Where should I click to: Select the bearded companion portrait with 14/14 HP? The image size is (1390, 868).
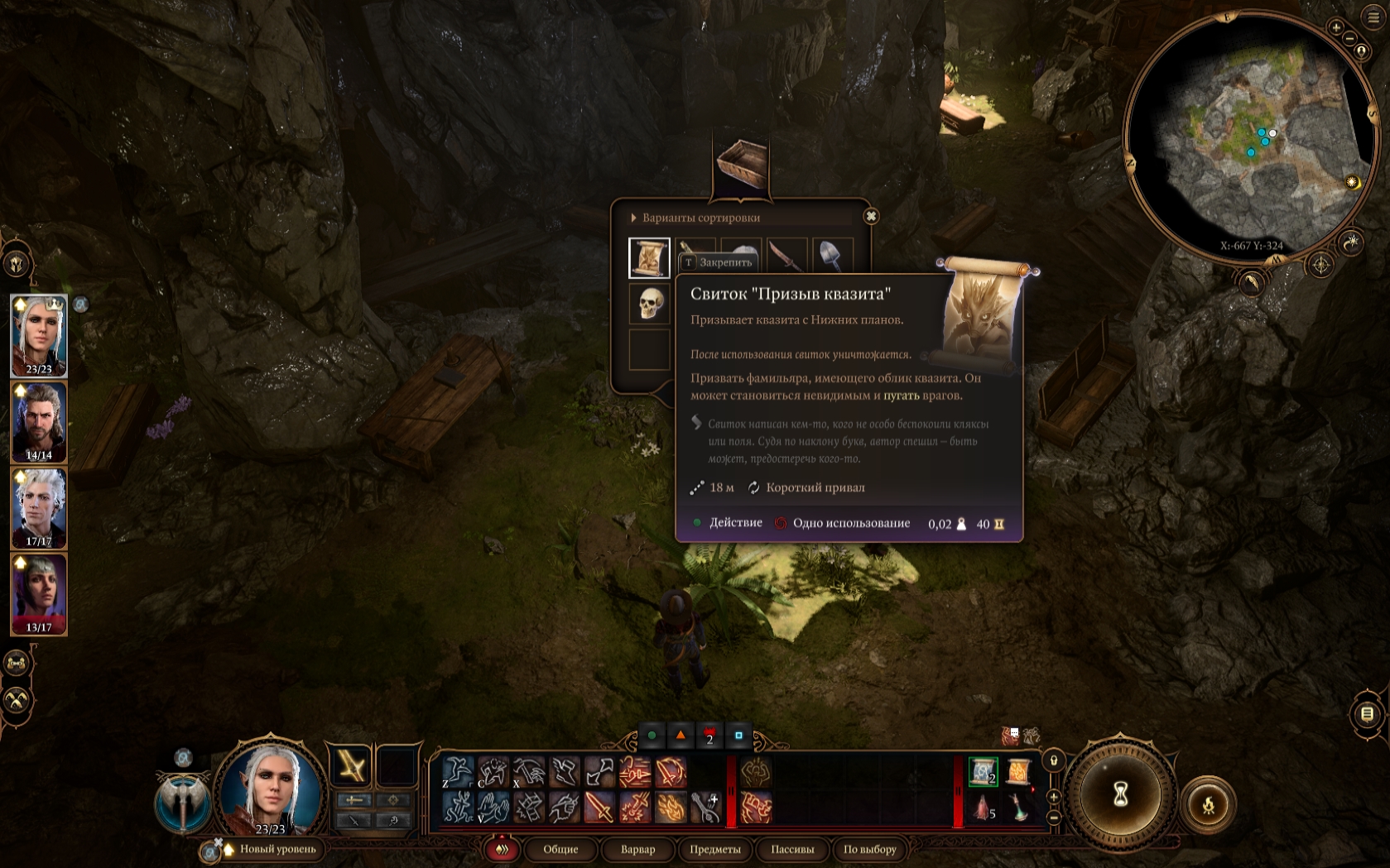[x=39, y=422]
